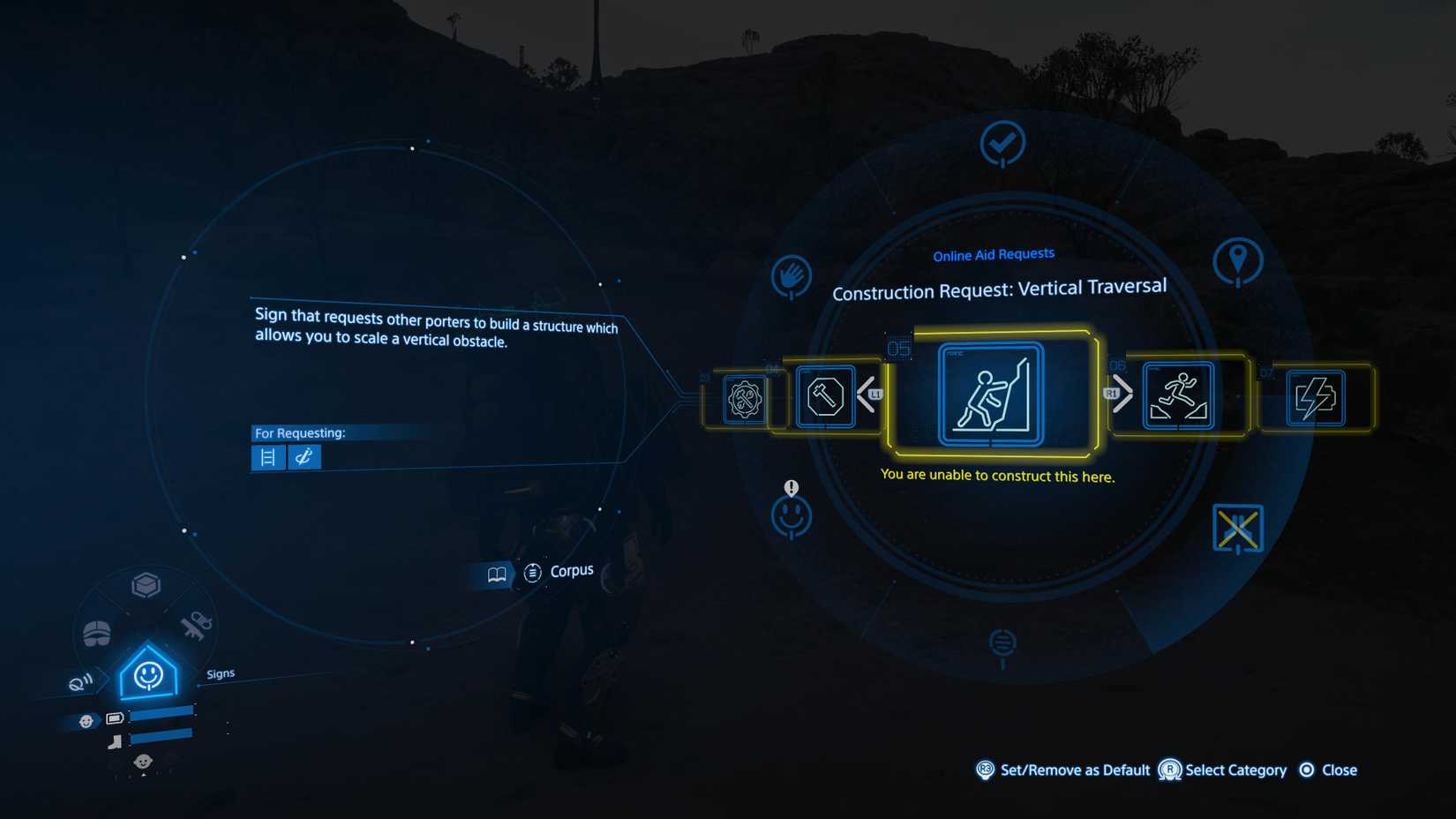The height and width of the screenshot is (819, 1456).
Task: Open the gear-and-tools sign icon
Action: coord(746,399)
